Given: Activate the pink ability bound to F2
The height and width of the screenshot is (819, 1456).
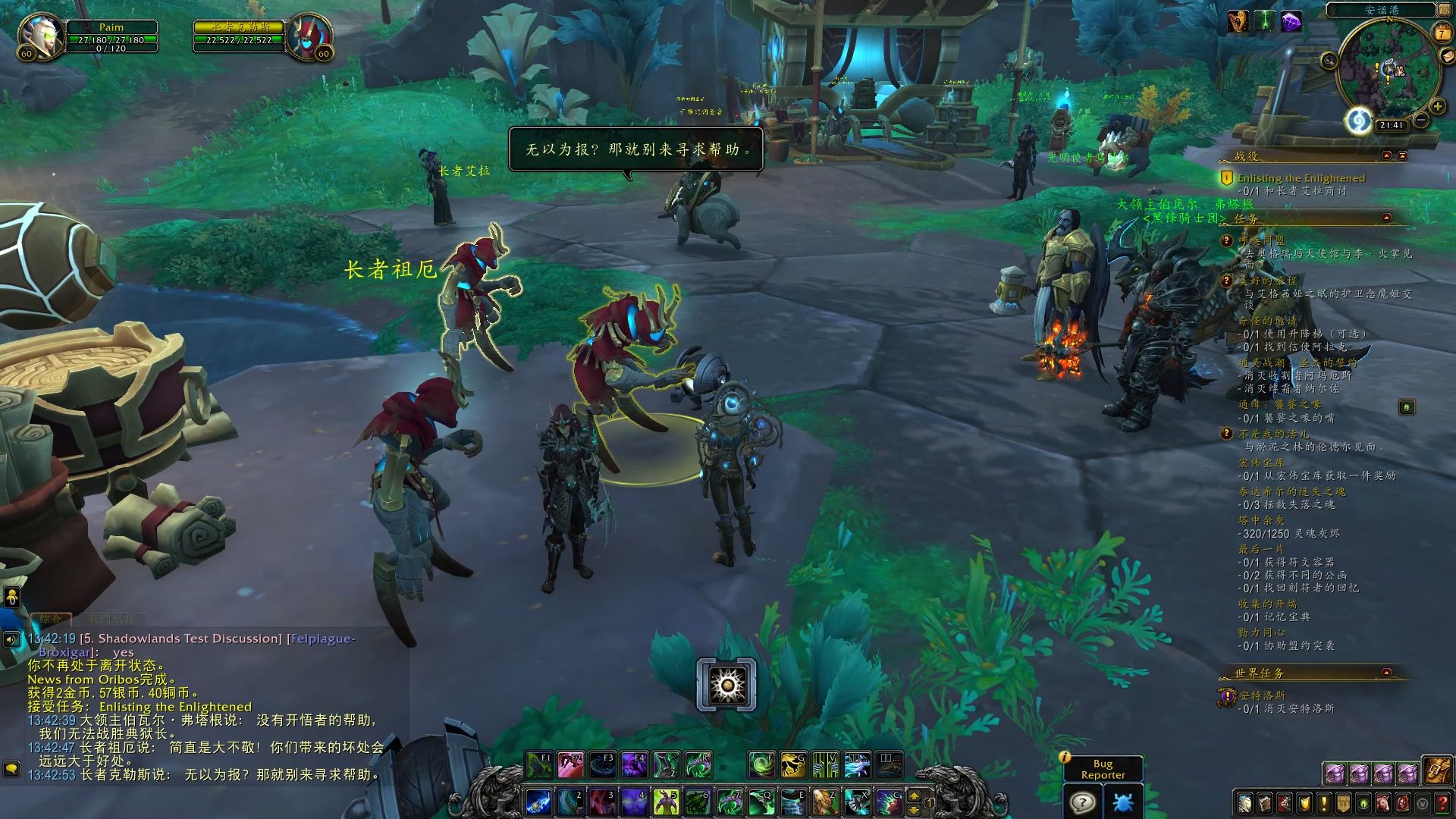Looking at the screenshot, I should (571, 765).
